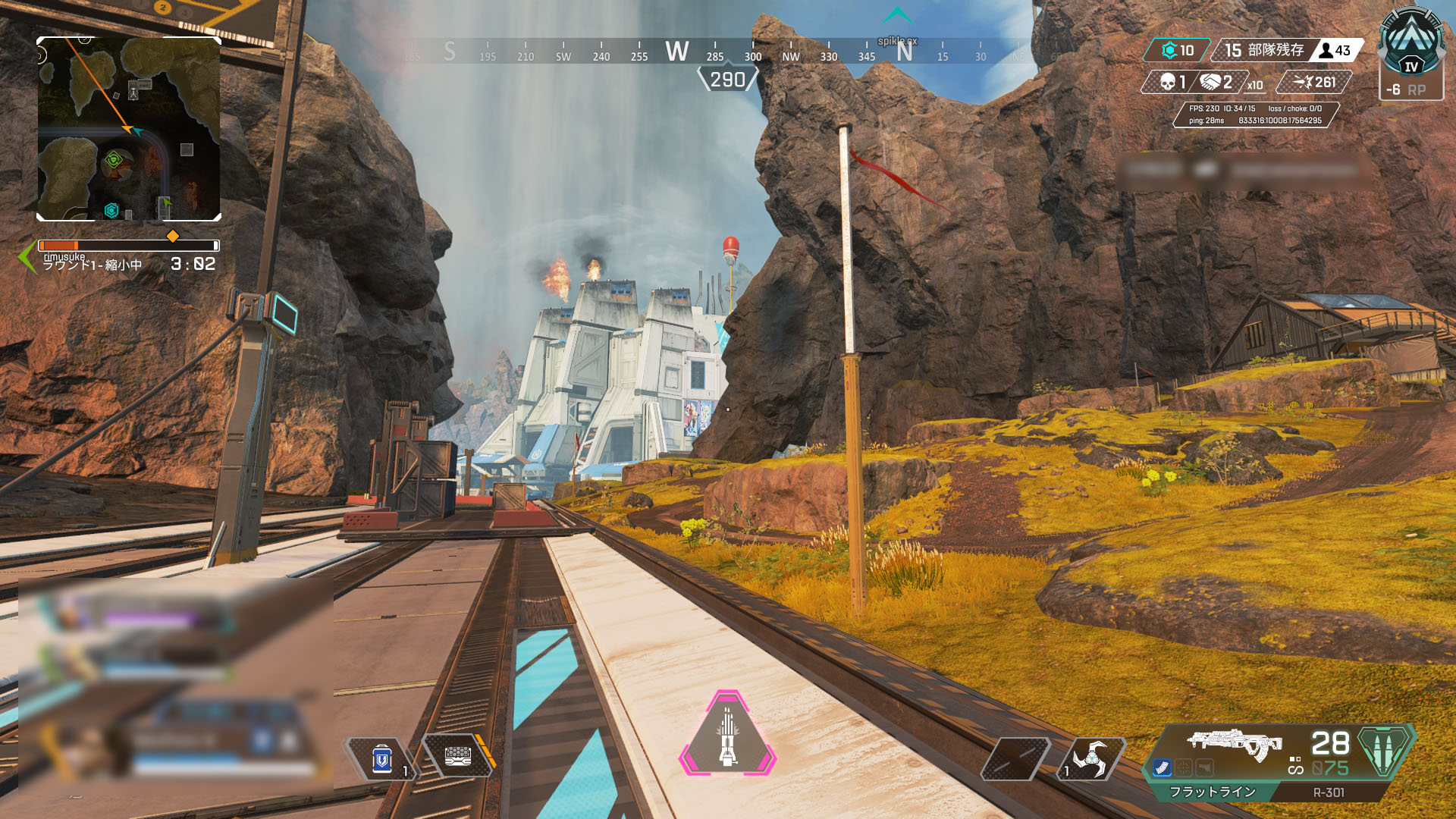Click the compass heading bar
This screenshot has width=1456, height=819.
[x=728, y=53]
